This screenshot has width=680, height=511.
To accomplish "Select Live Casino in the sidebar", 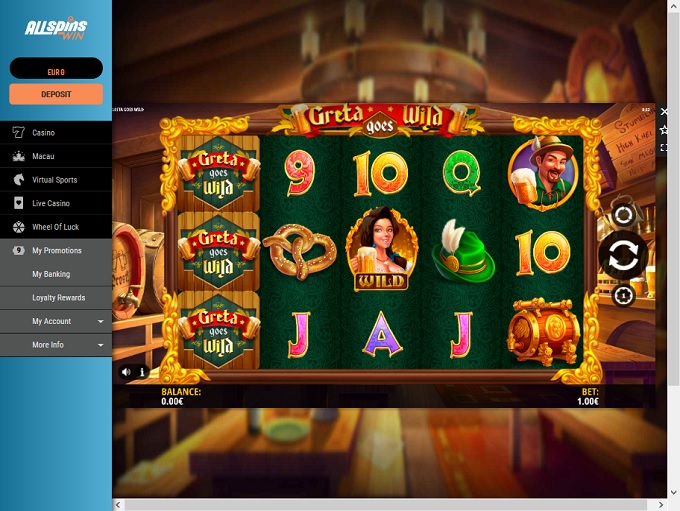I will [49, 204].
